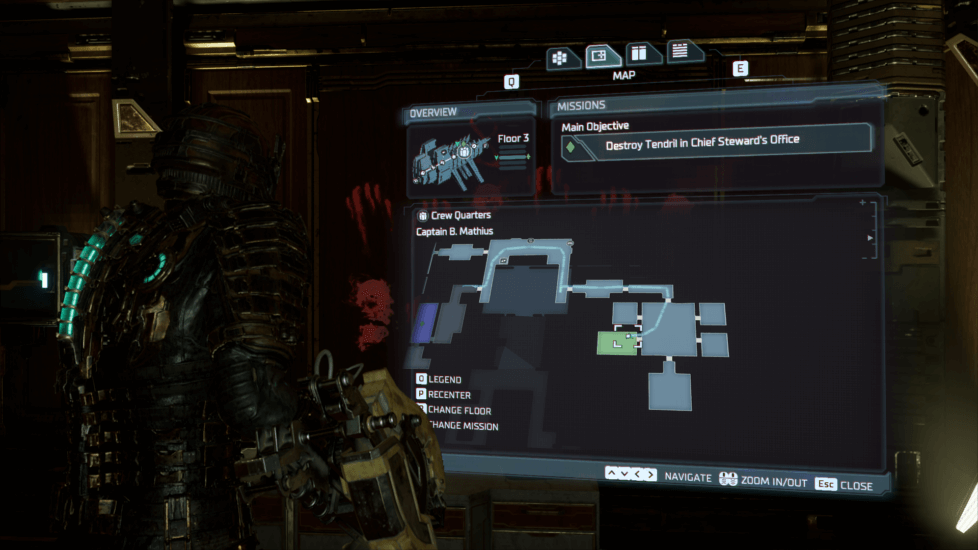Choose the Floor 3 level indicator
The image size is (978, 550).
coord(514,139)
